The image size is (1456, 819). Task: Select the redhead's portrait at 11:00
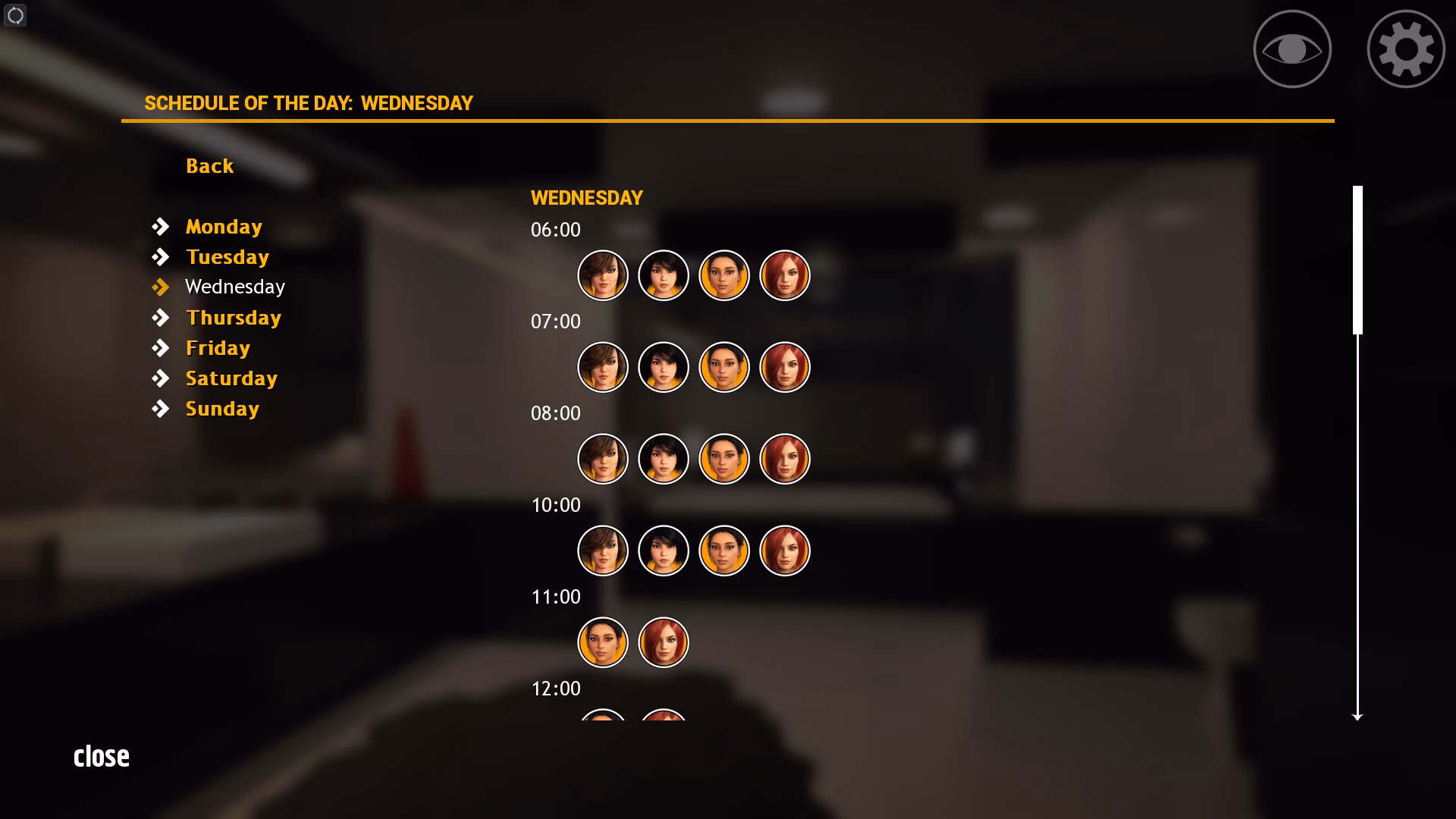click(663, 642)
